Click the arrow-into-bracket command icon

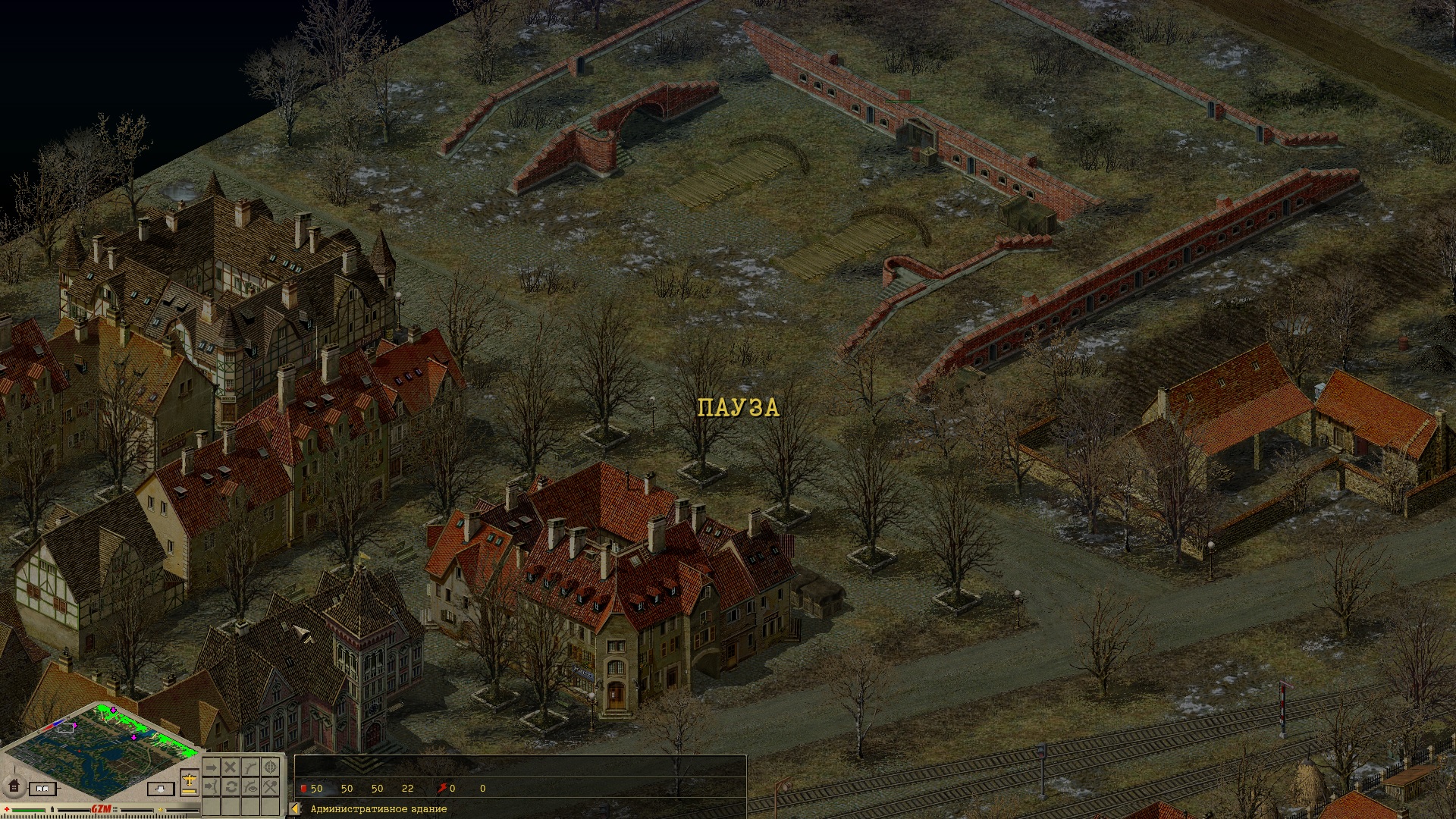(211, 787)
